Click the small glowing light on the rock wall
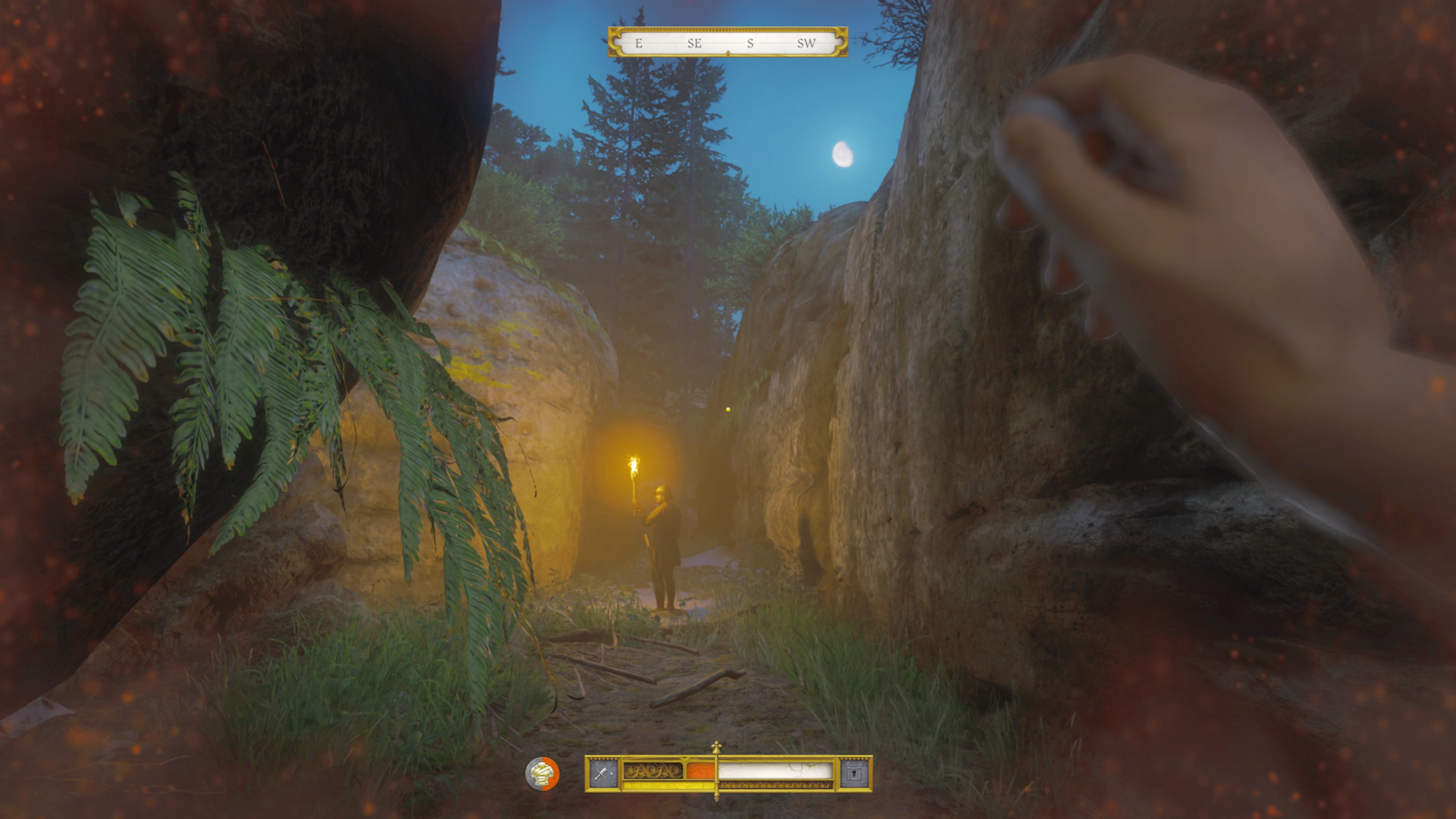Screen dimensions: 1456x819 pyautogui.click(x=729, y=409)
